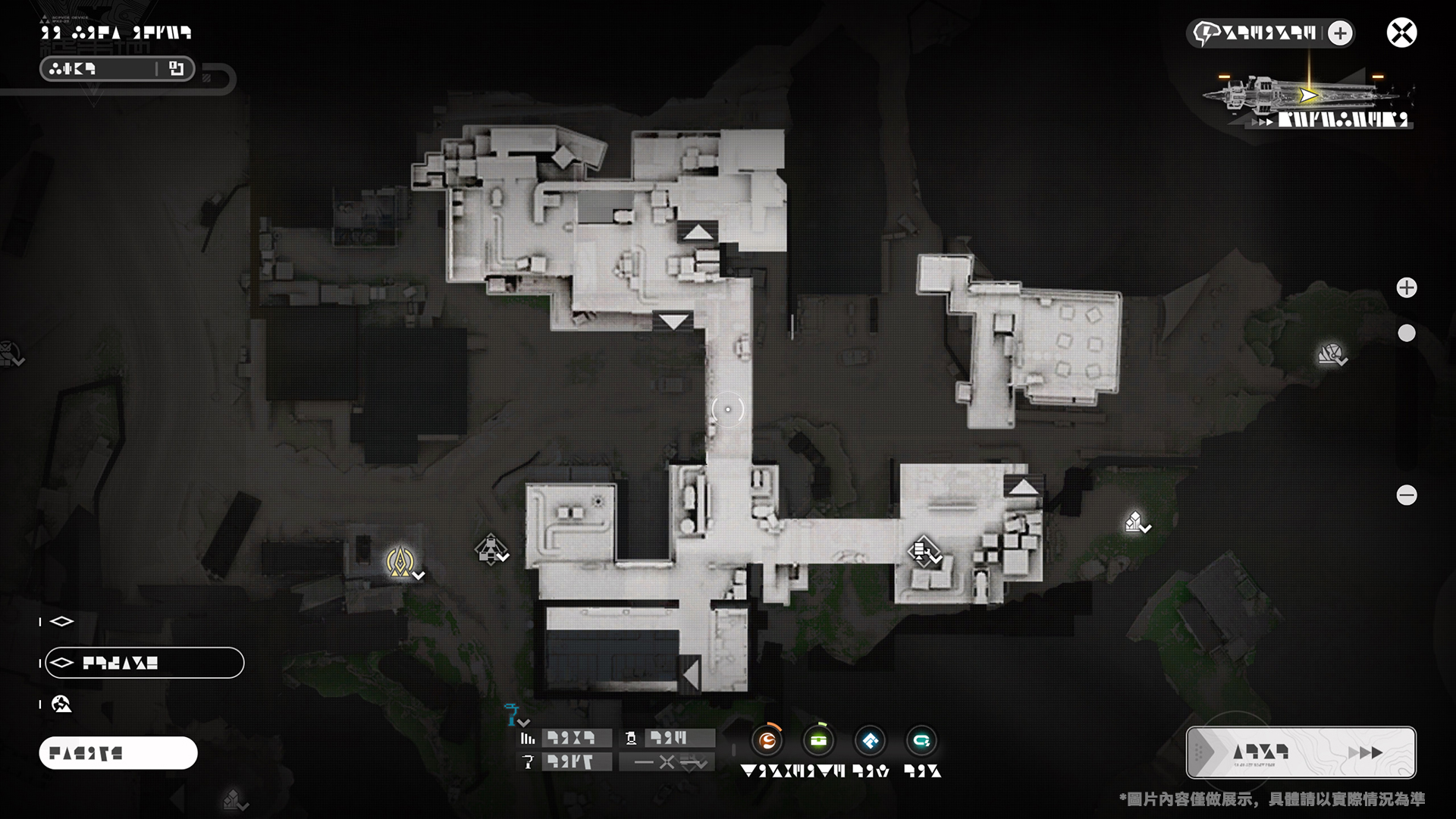This screenshot has height=819, width=1456.
Task: Select the blue crane map marker
Action: point(513,713)
